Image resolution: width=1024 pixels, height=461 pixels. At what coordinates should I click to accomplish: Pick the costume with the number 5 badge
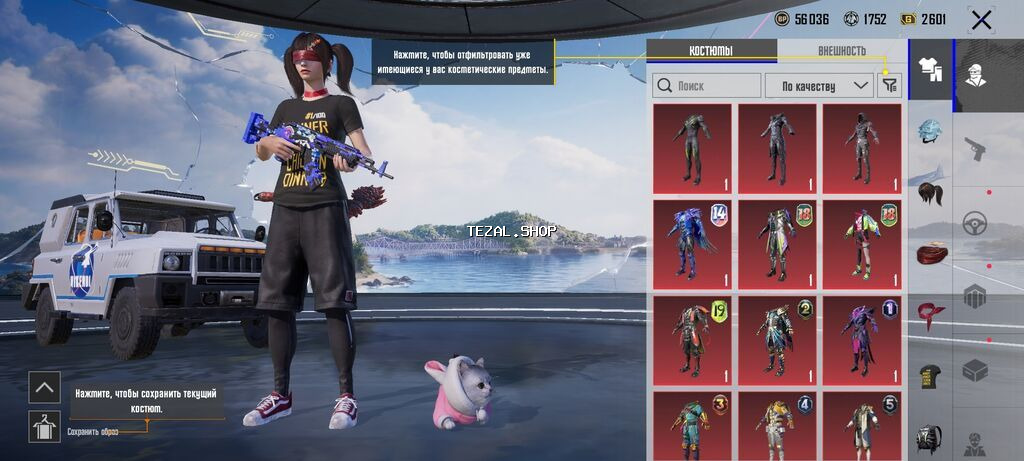point(861,426)
